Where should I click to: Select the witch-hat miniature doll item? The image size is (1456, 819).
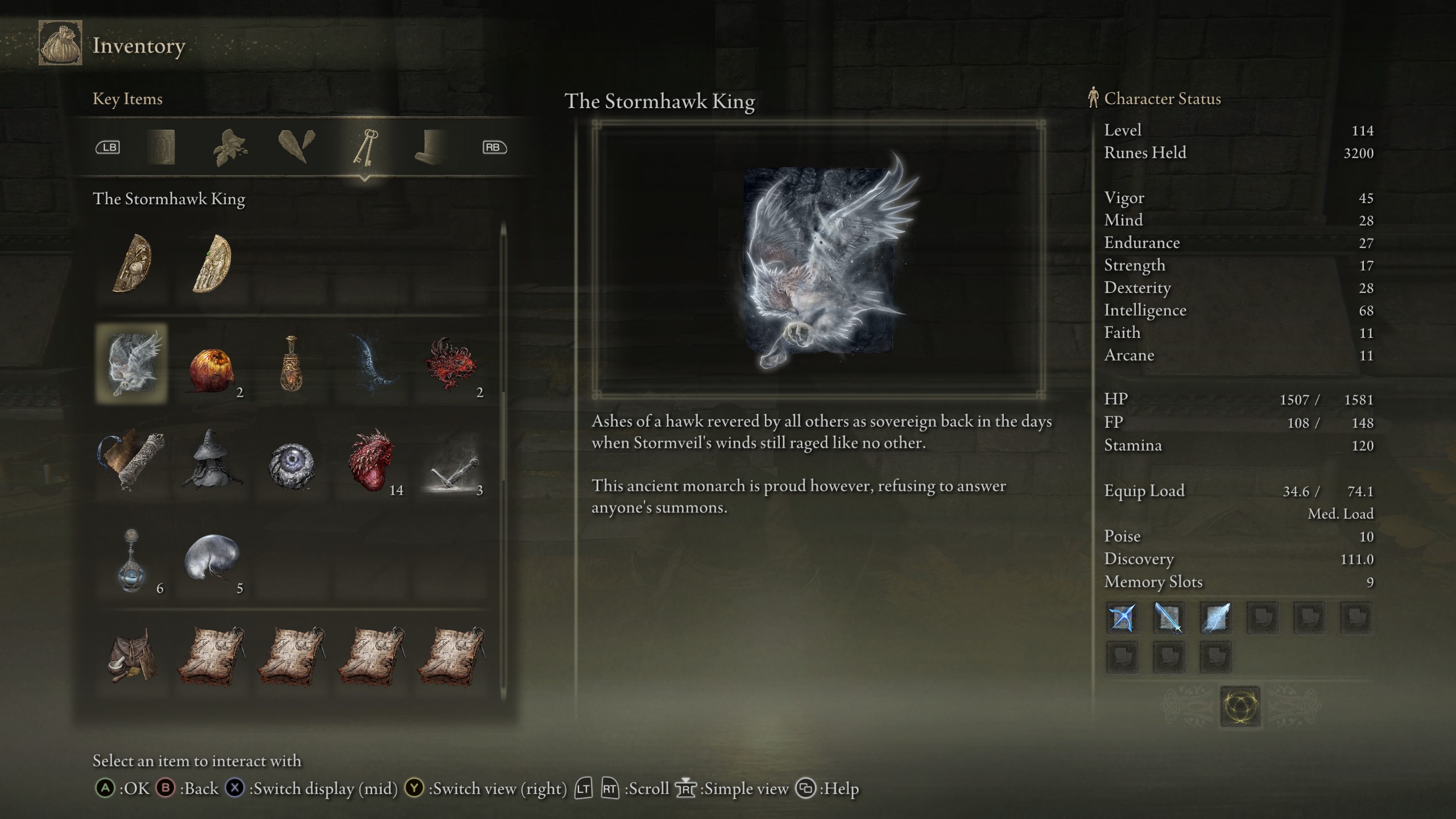coord(212,460)
